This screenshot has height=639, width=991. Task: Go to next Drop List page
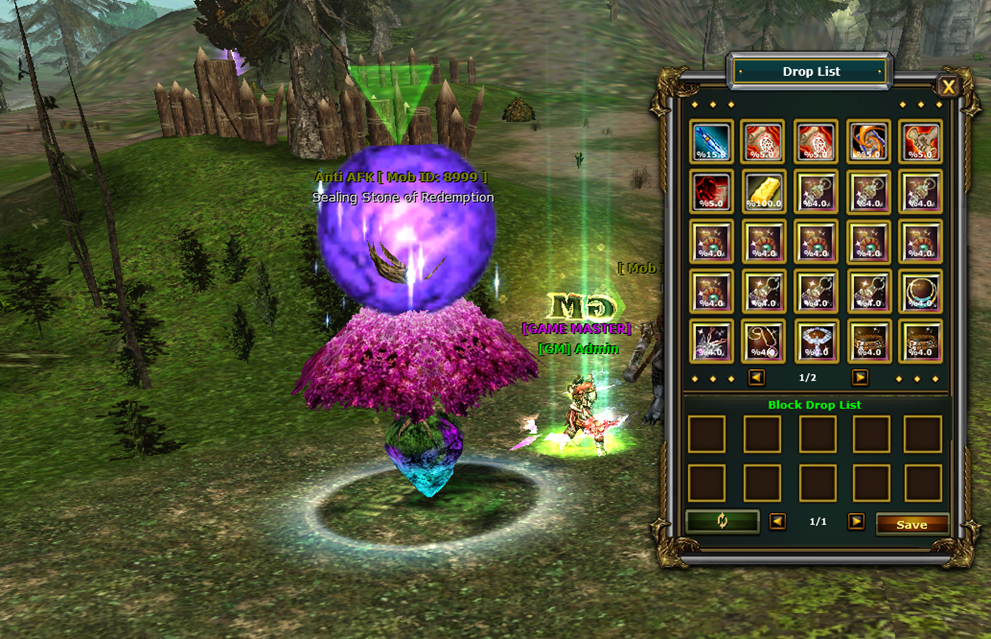tap(860, 378)
